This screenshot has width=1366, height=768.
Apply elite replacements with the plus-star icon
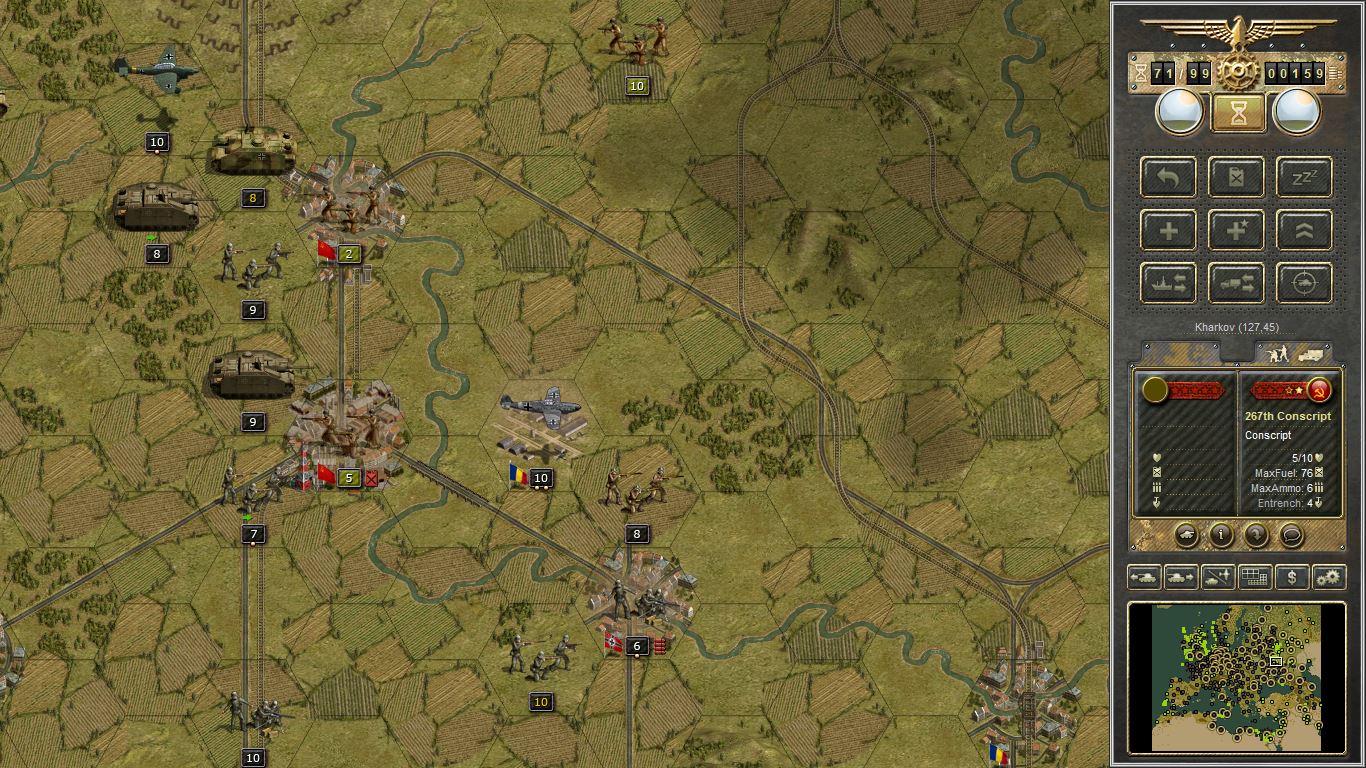[1236, 229]
